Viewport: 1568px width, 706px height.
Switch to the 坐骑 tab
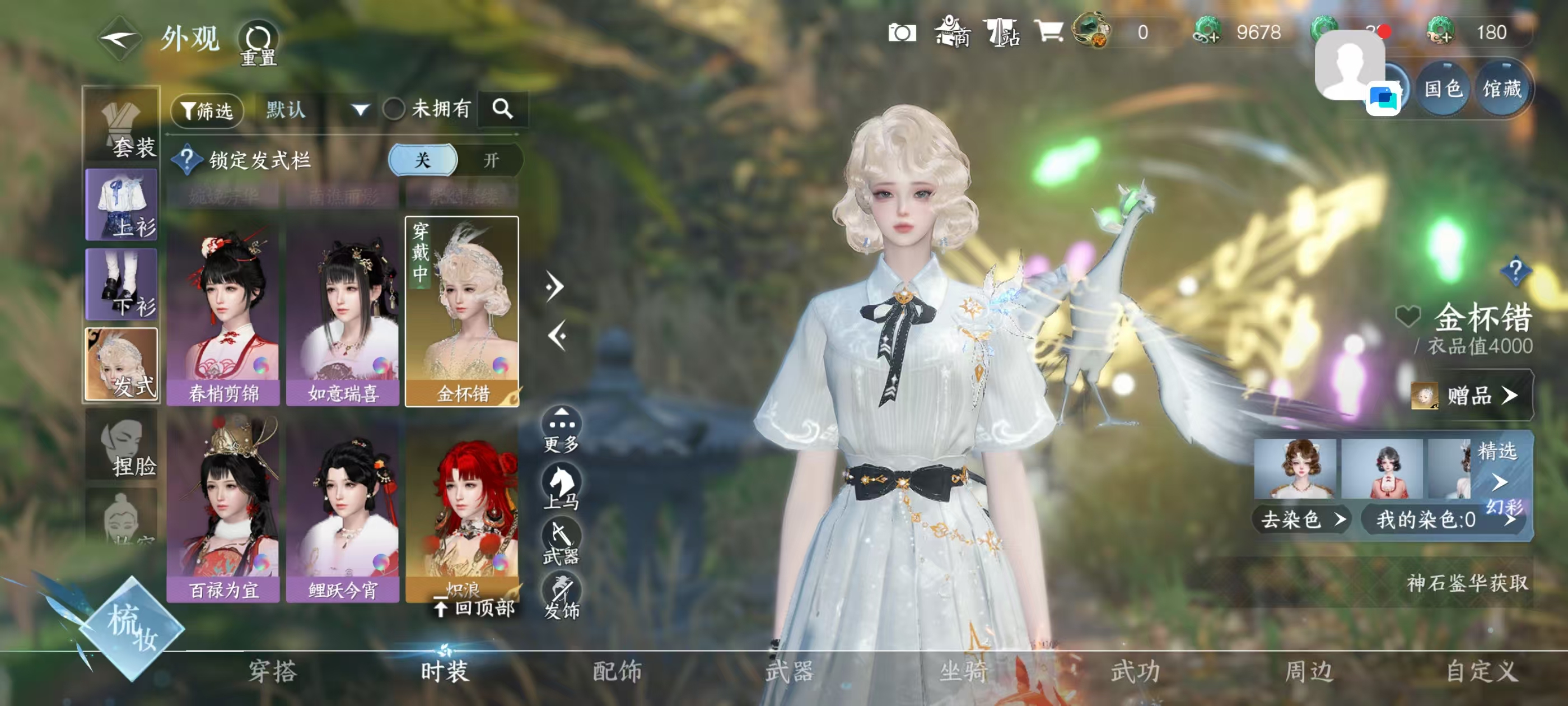963,671
